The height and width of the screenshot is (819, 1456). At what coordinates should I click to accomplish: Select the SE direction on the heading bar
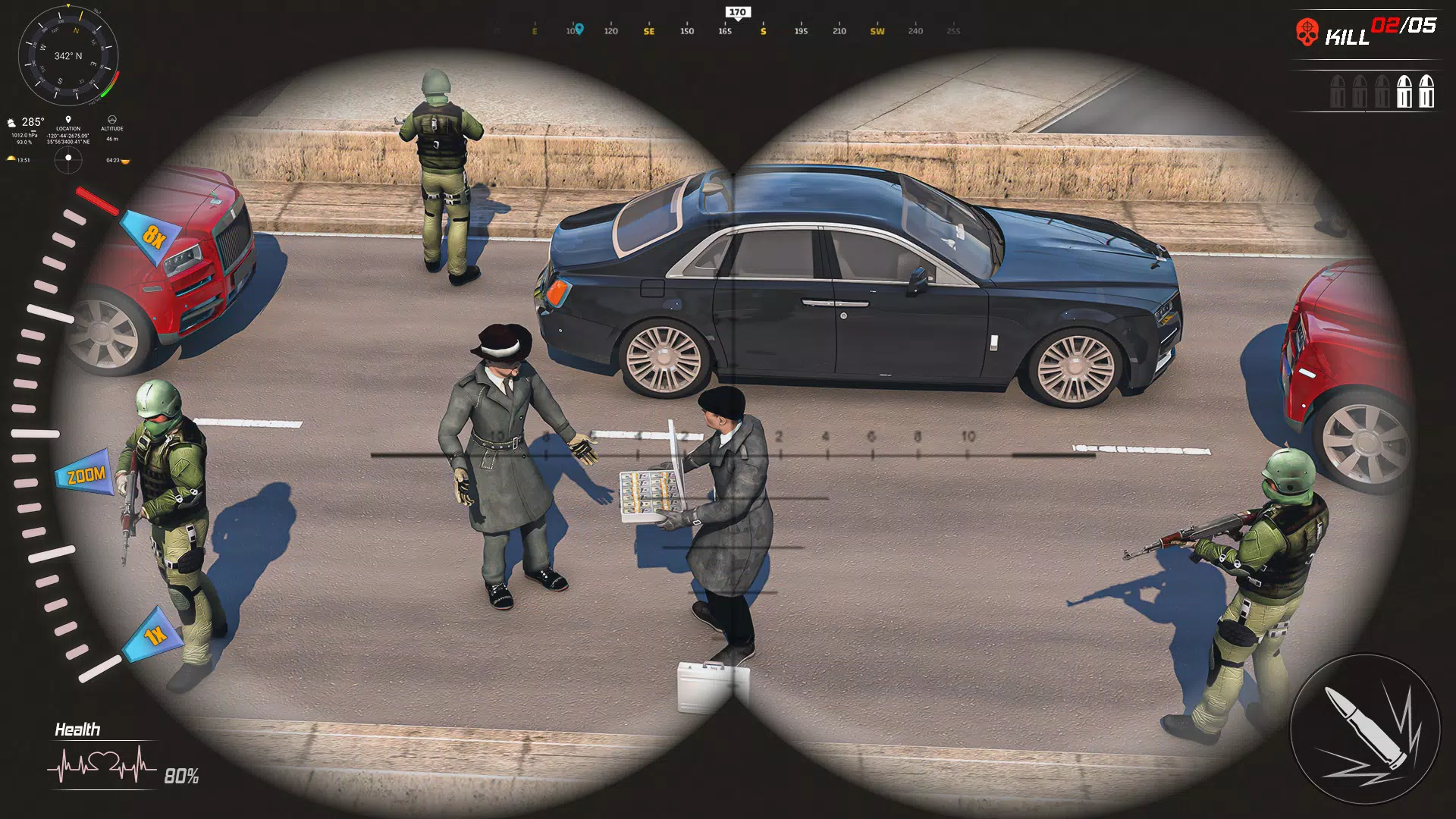pos(648,32)
